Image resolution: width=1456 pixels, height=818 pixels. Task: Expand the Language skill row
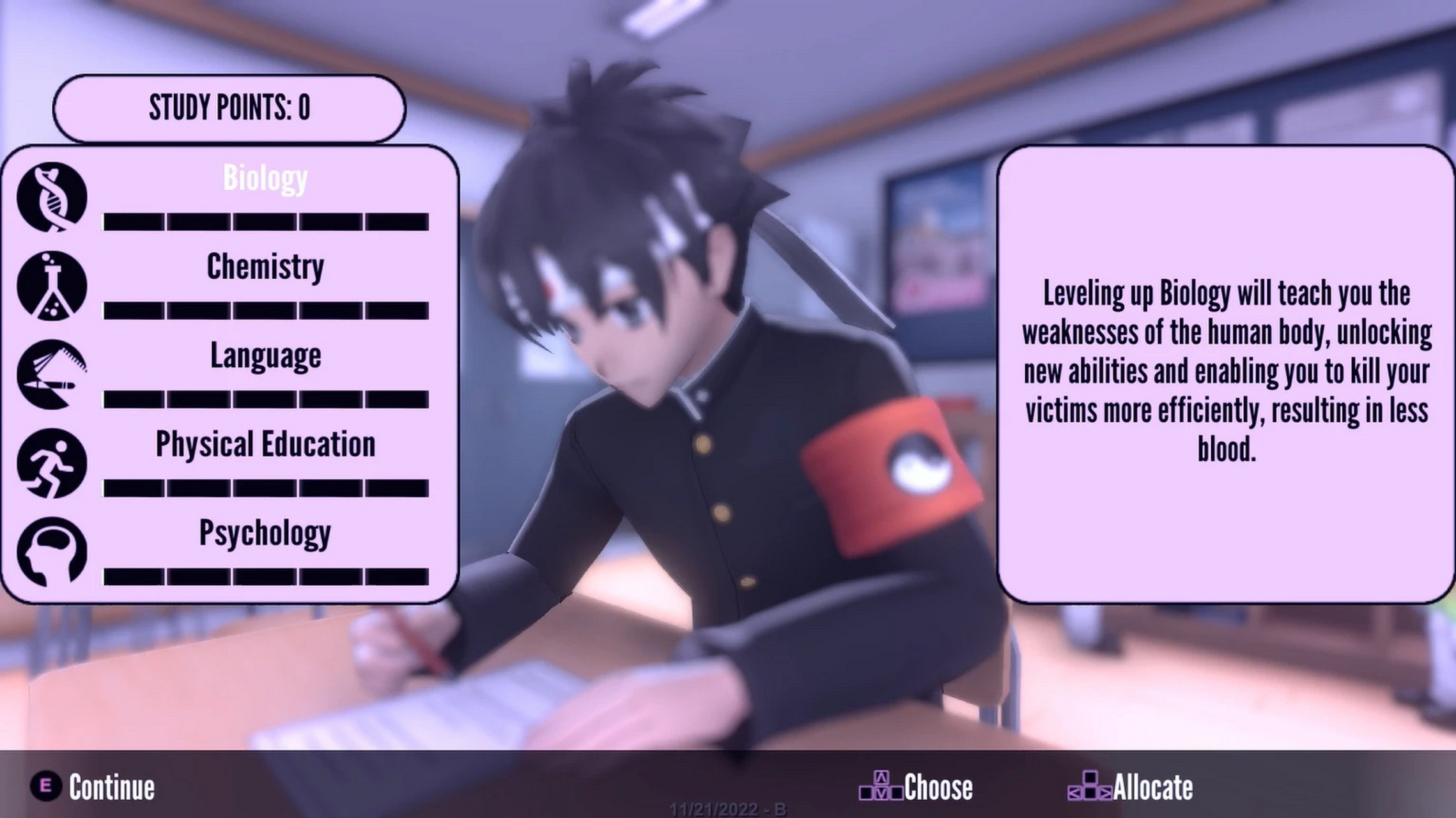tap(265, 357)
